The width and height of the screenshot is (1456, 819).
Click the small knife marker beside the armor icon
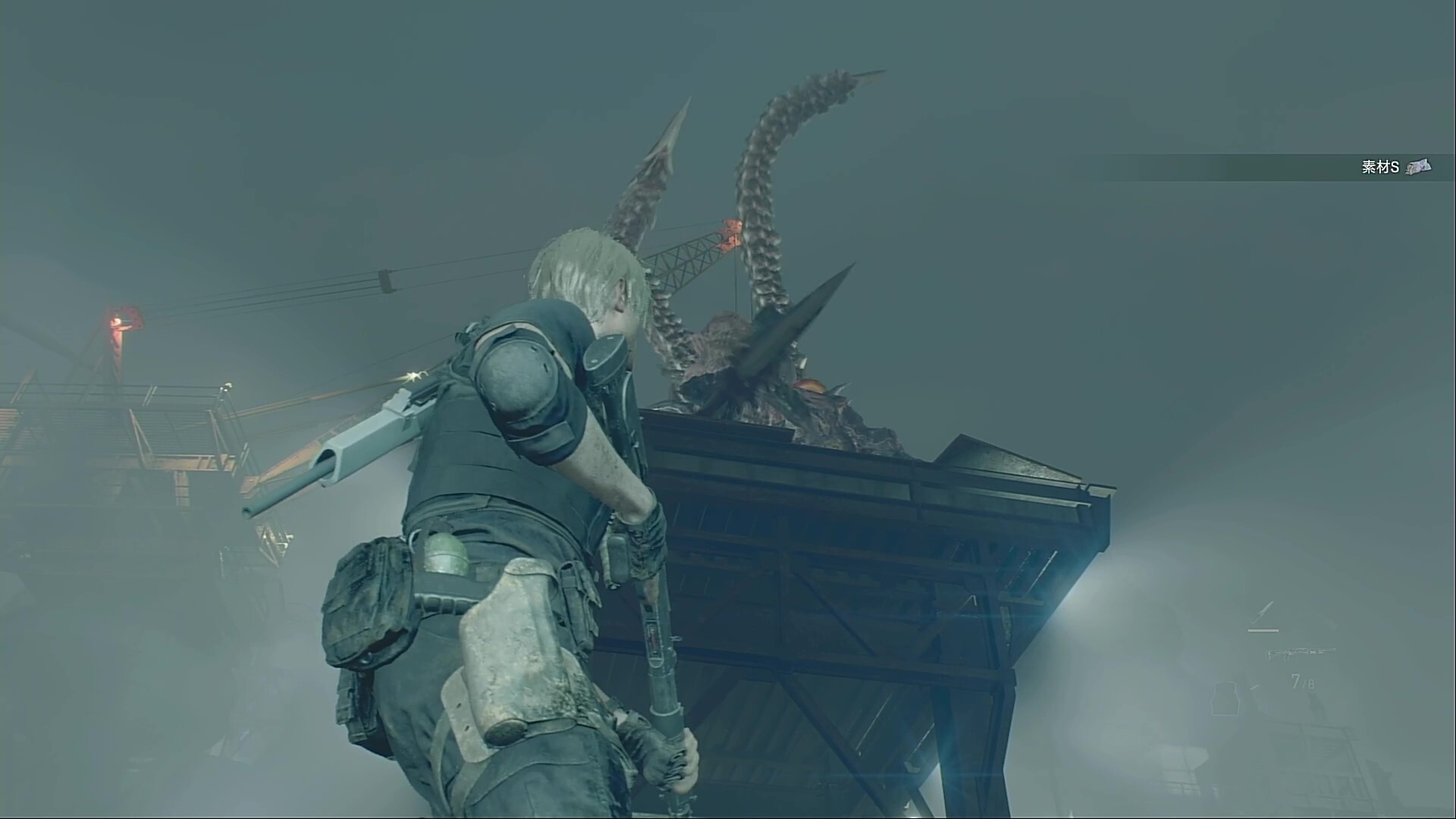point(1254,686)
